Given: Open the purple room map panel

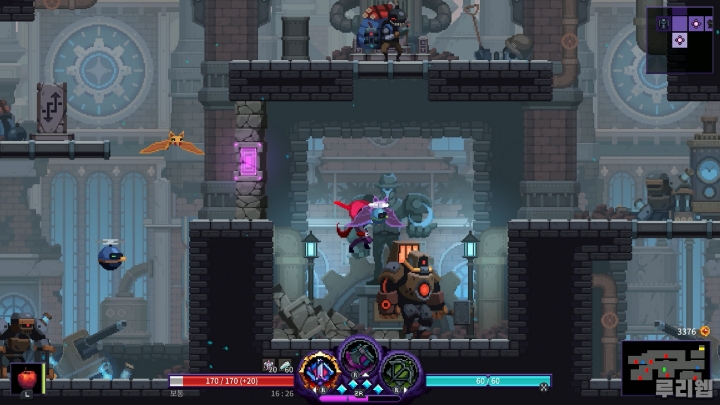Looking at the screenshot, I should (681, 38).
